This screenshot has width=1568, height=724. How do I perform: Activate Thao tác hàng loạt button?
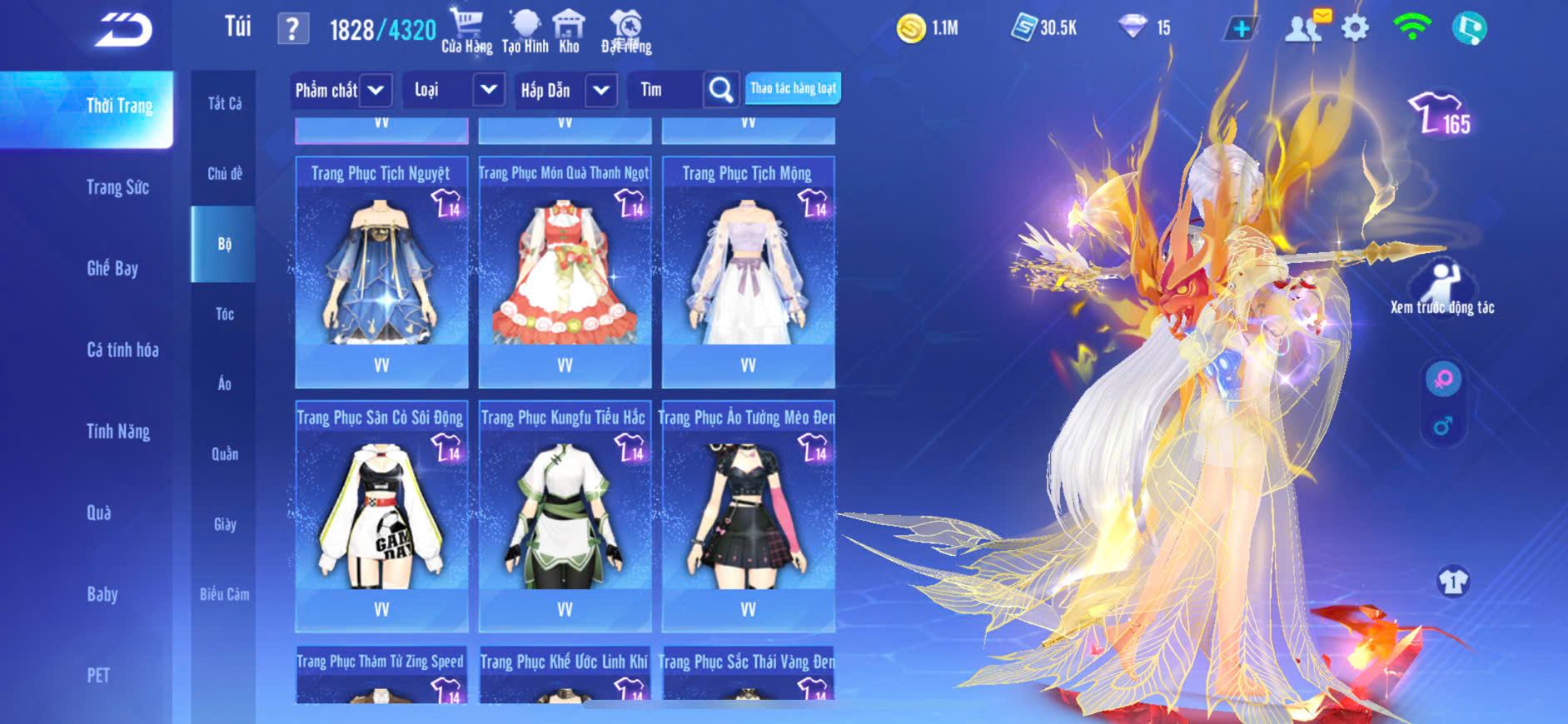pyautogui.click(x=793, y=88)
